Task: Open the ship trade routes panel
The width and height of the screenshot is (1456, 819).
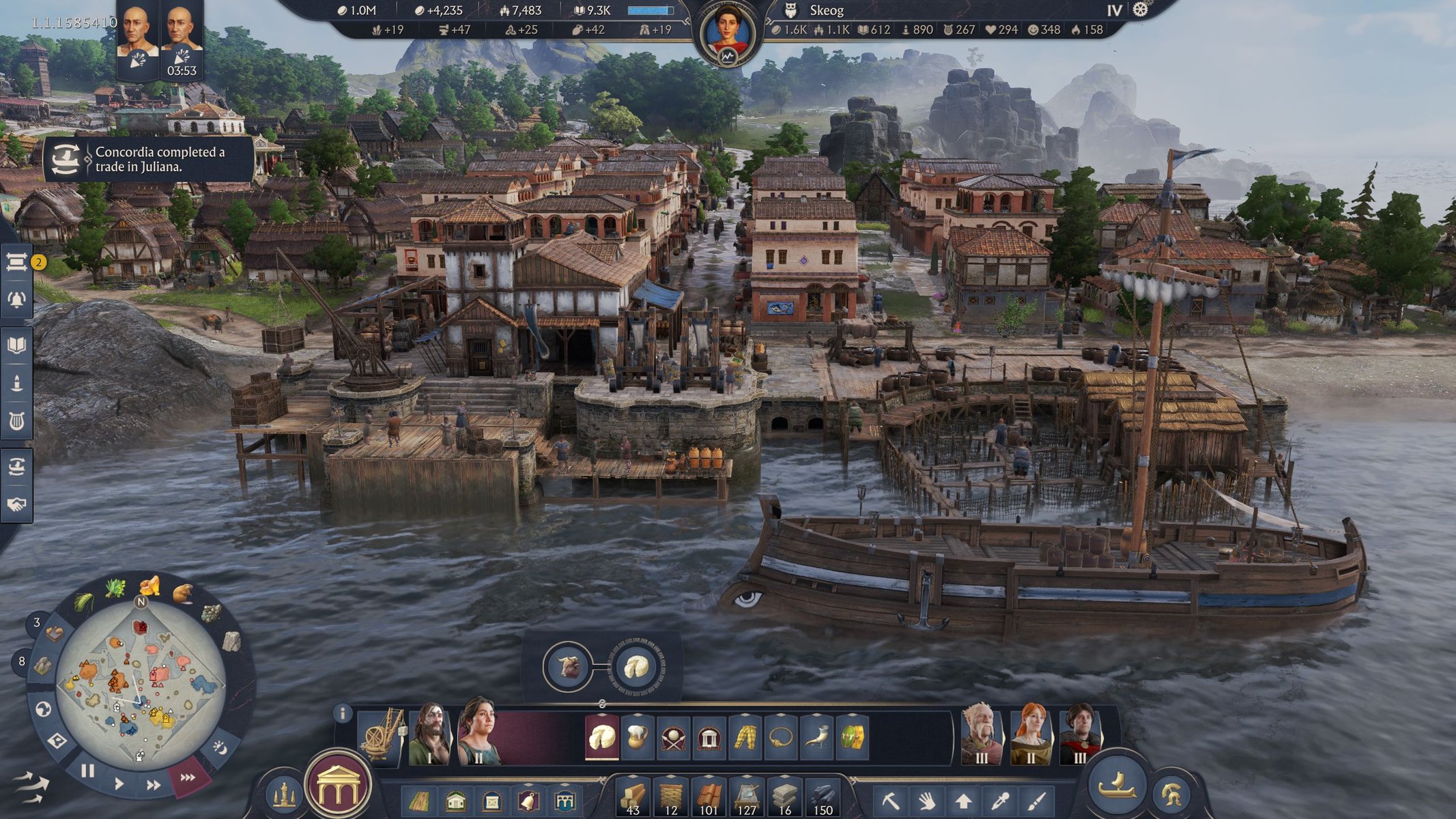Action: coord(17,467)
